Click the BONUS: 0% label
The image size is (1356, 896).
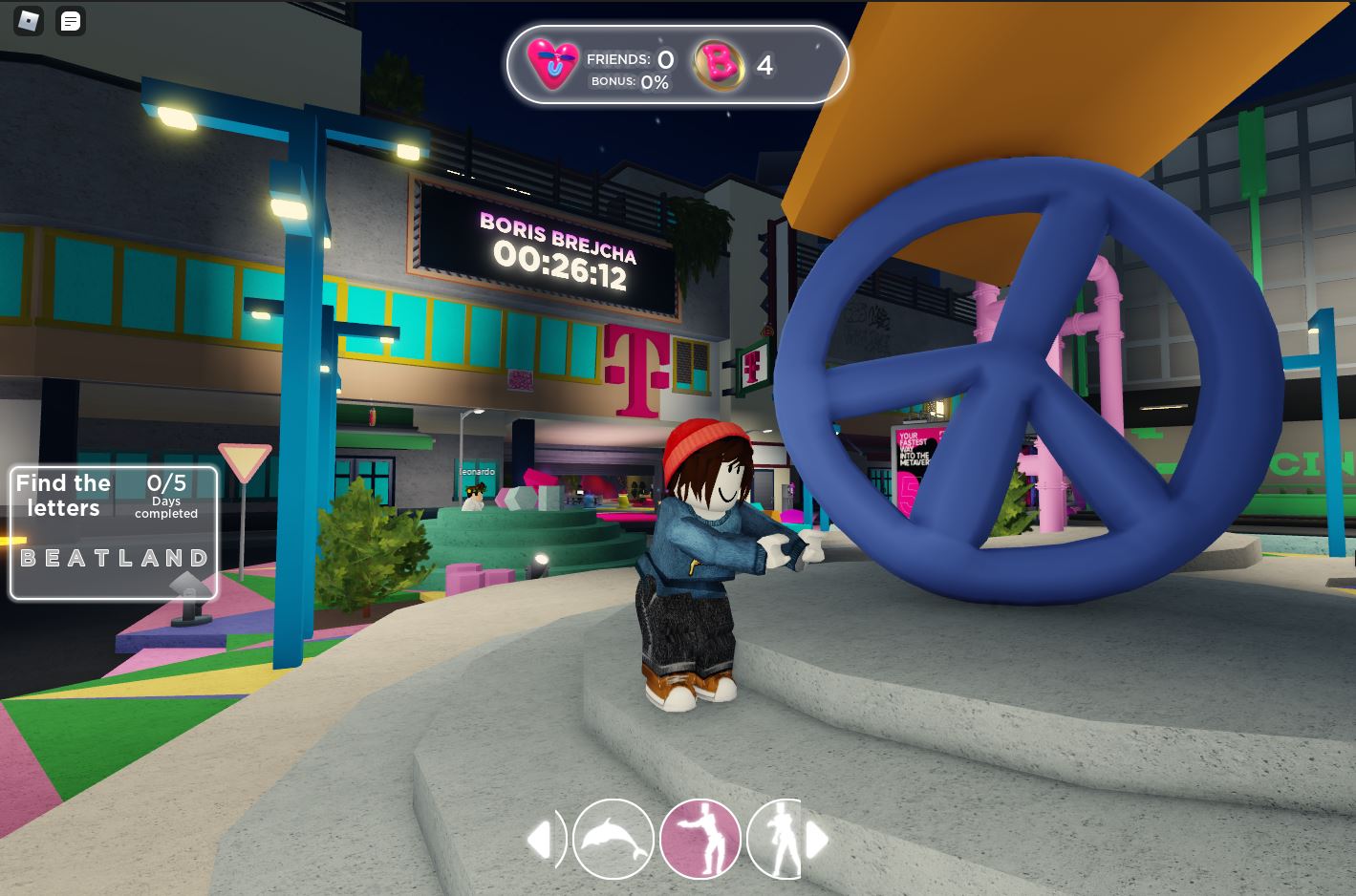[630, 82]
